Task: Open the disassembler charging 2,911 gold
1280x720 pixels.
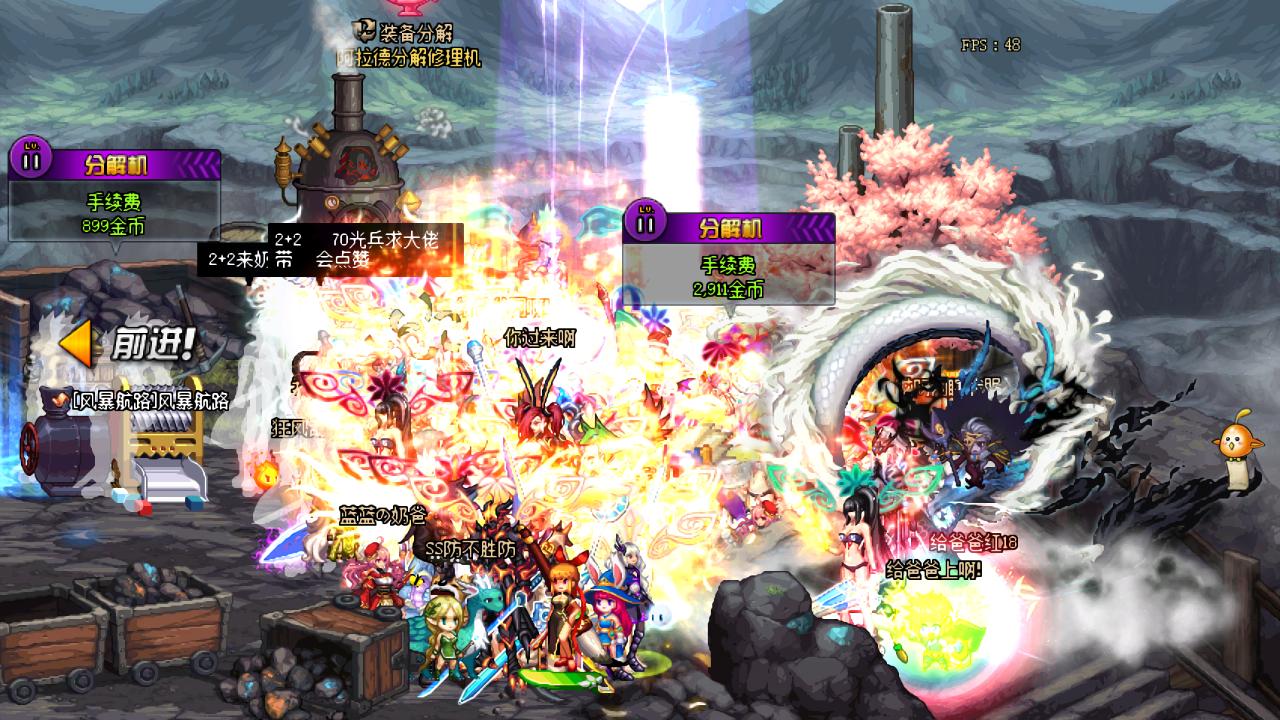Action: pos(728,258)
